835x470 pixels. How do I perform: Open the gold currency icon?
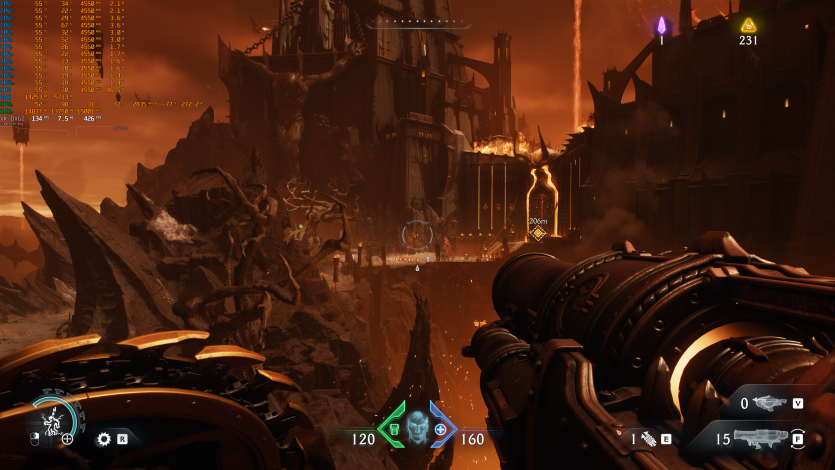[x=747, y=25]
